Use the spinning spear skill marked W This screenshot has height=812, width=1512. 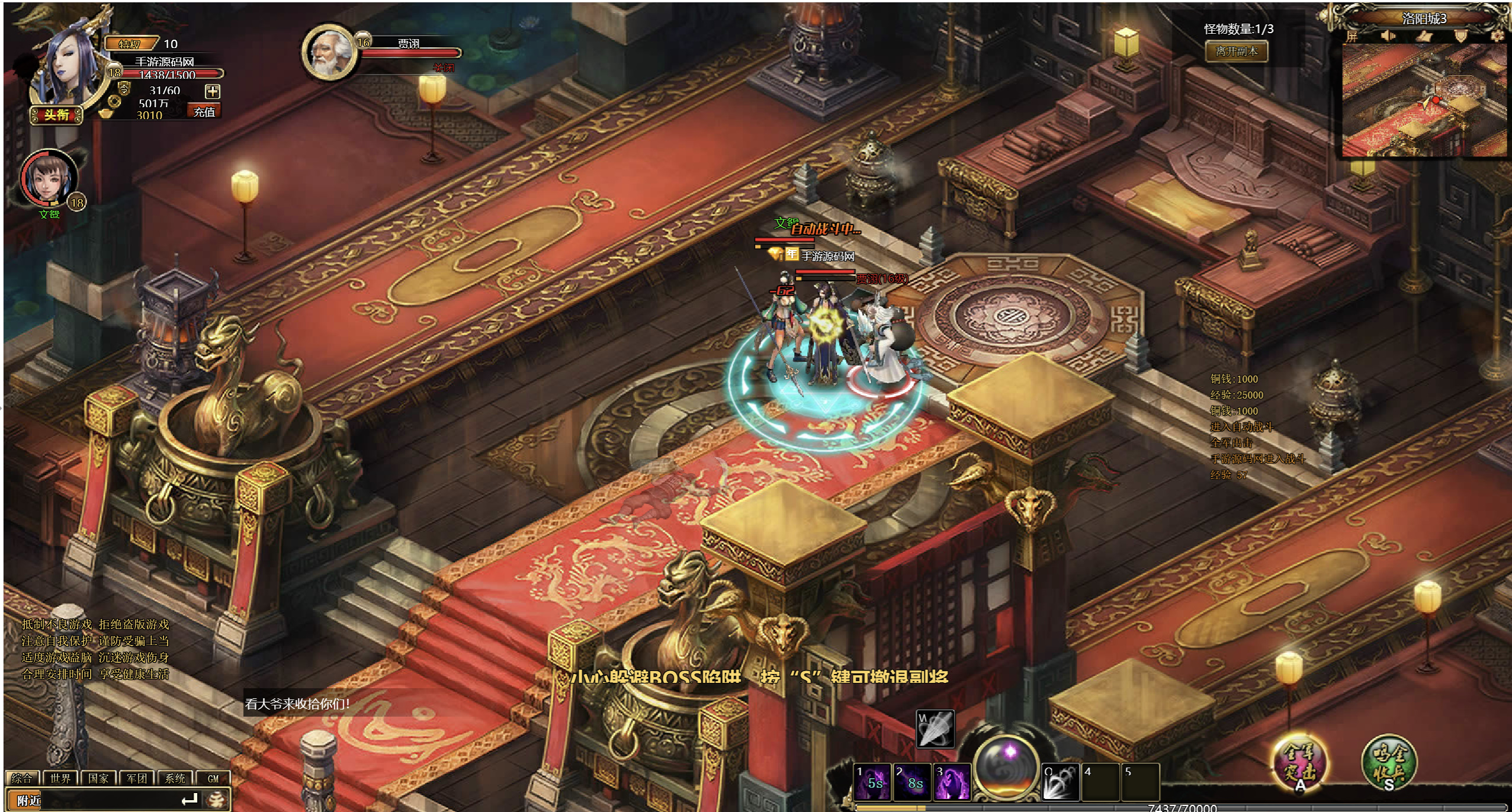coord(935,728)
